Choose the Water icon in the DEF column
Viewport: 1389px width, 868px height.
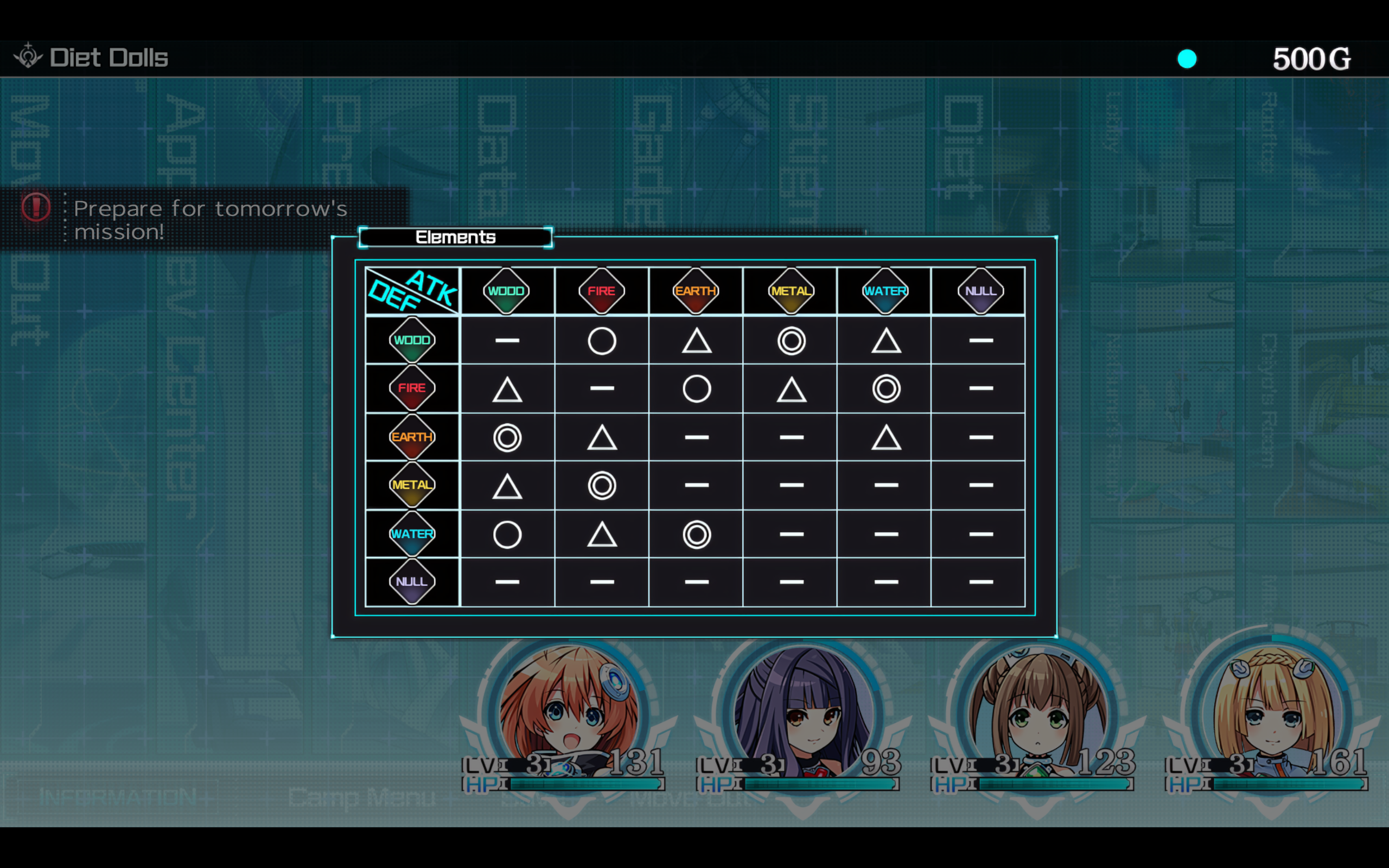point(412,534)
